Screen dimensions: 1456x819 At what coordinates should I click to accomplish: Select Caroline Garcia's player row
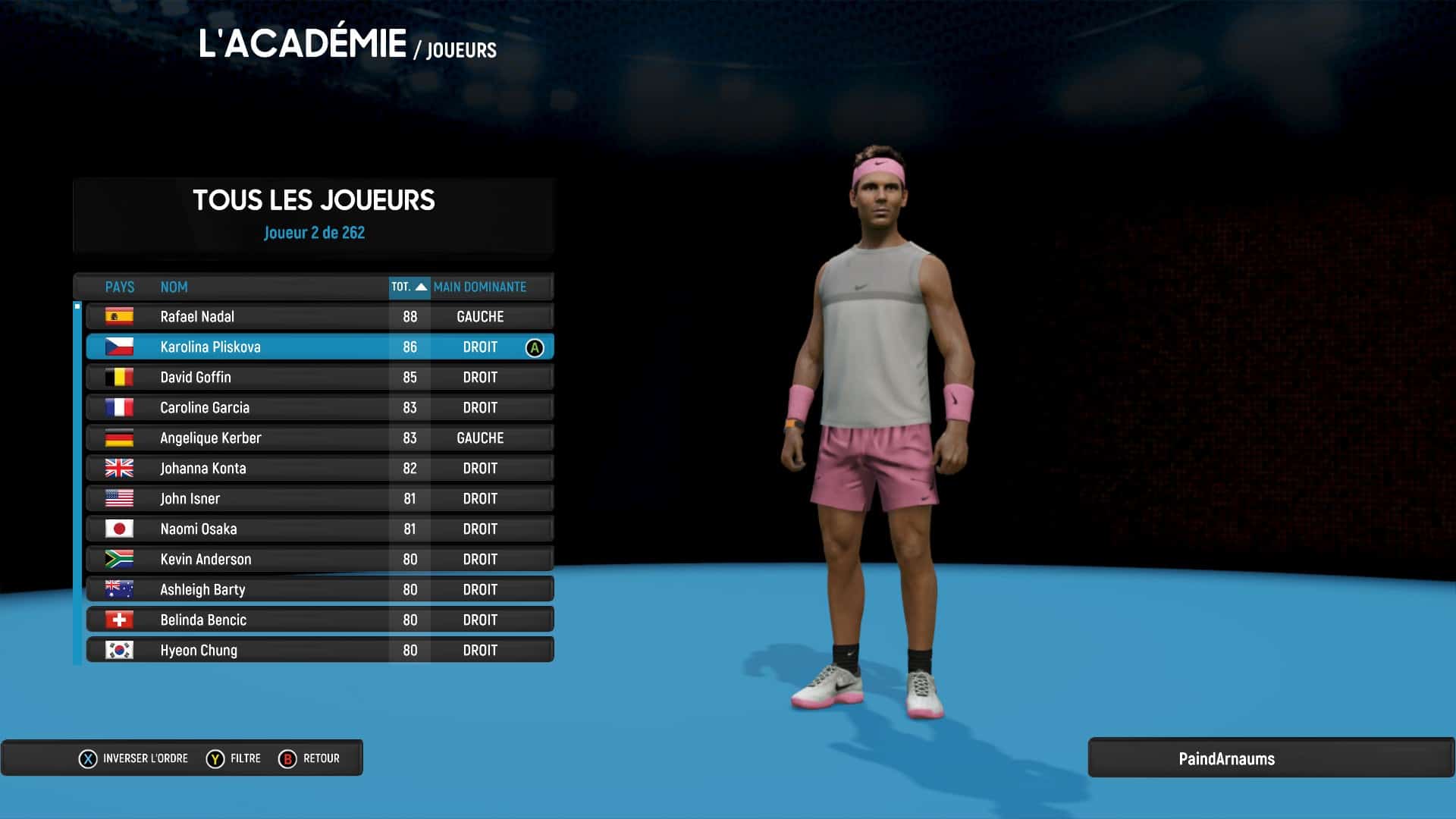(x=319, y=407)
